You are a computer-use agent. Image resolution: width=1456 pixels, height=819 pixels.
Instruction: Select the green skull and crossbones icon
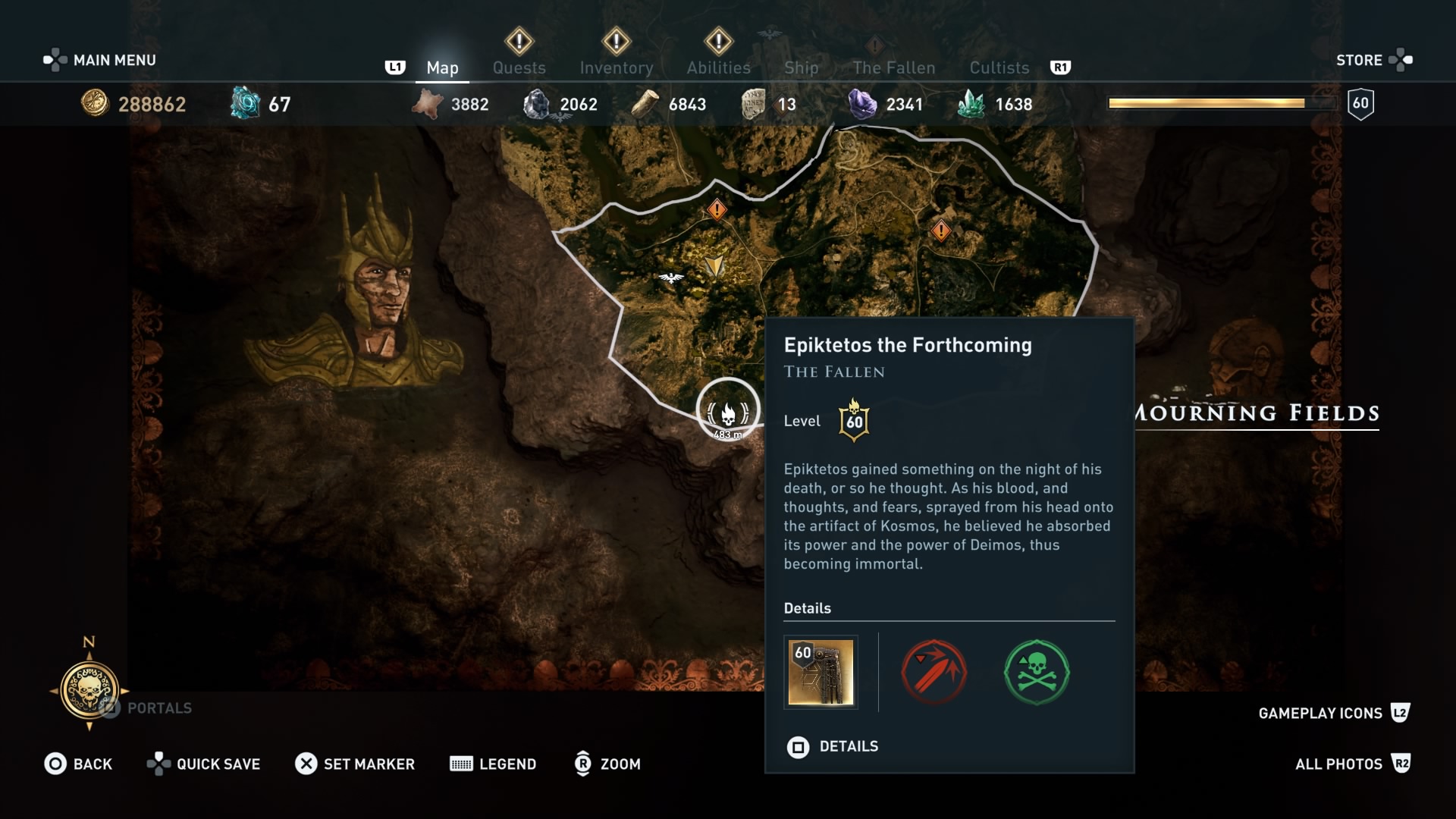tap(1037, 672)
